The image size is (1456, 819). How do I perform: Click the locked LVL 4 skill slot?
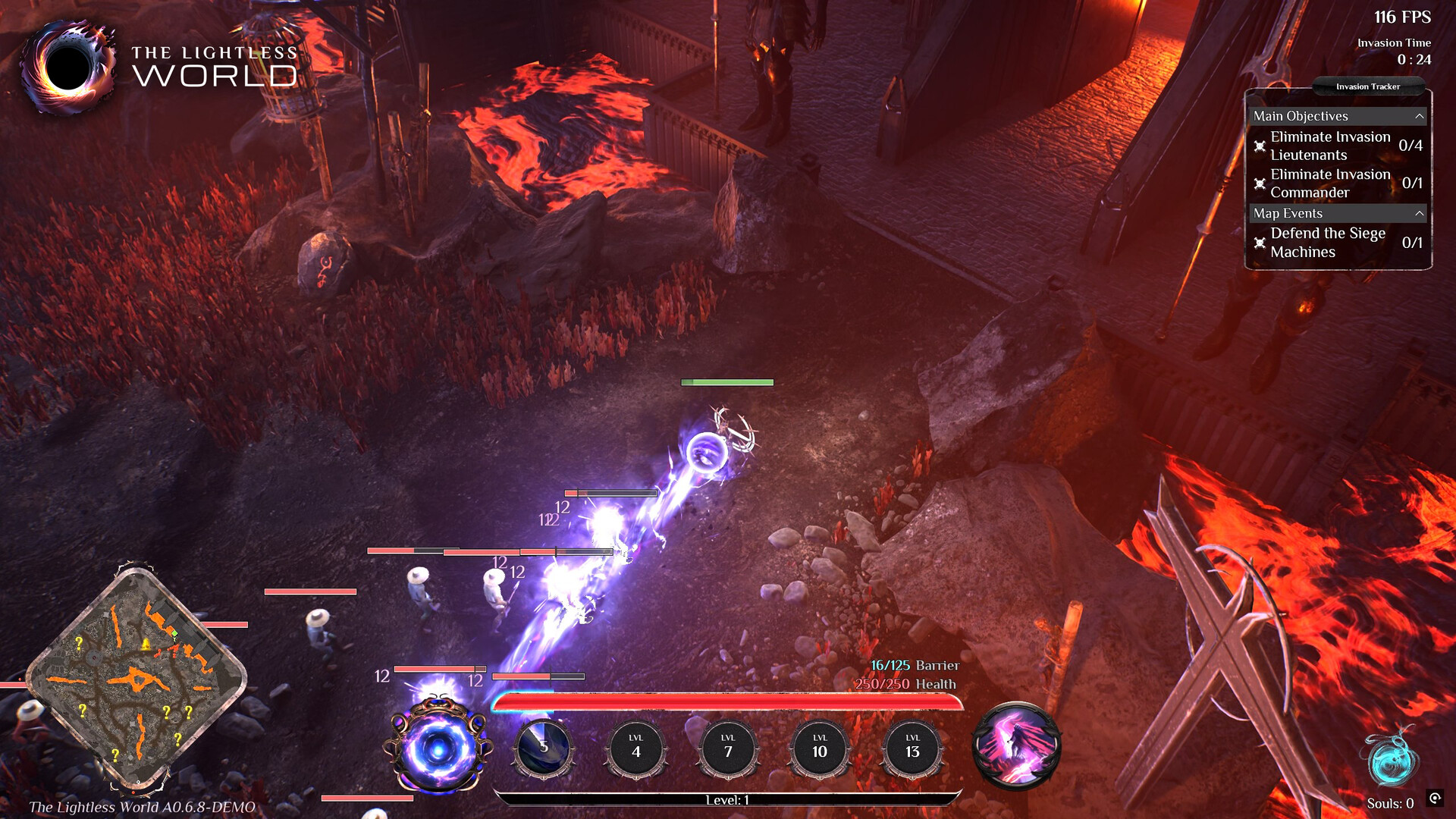click(x=636, y=748)
